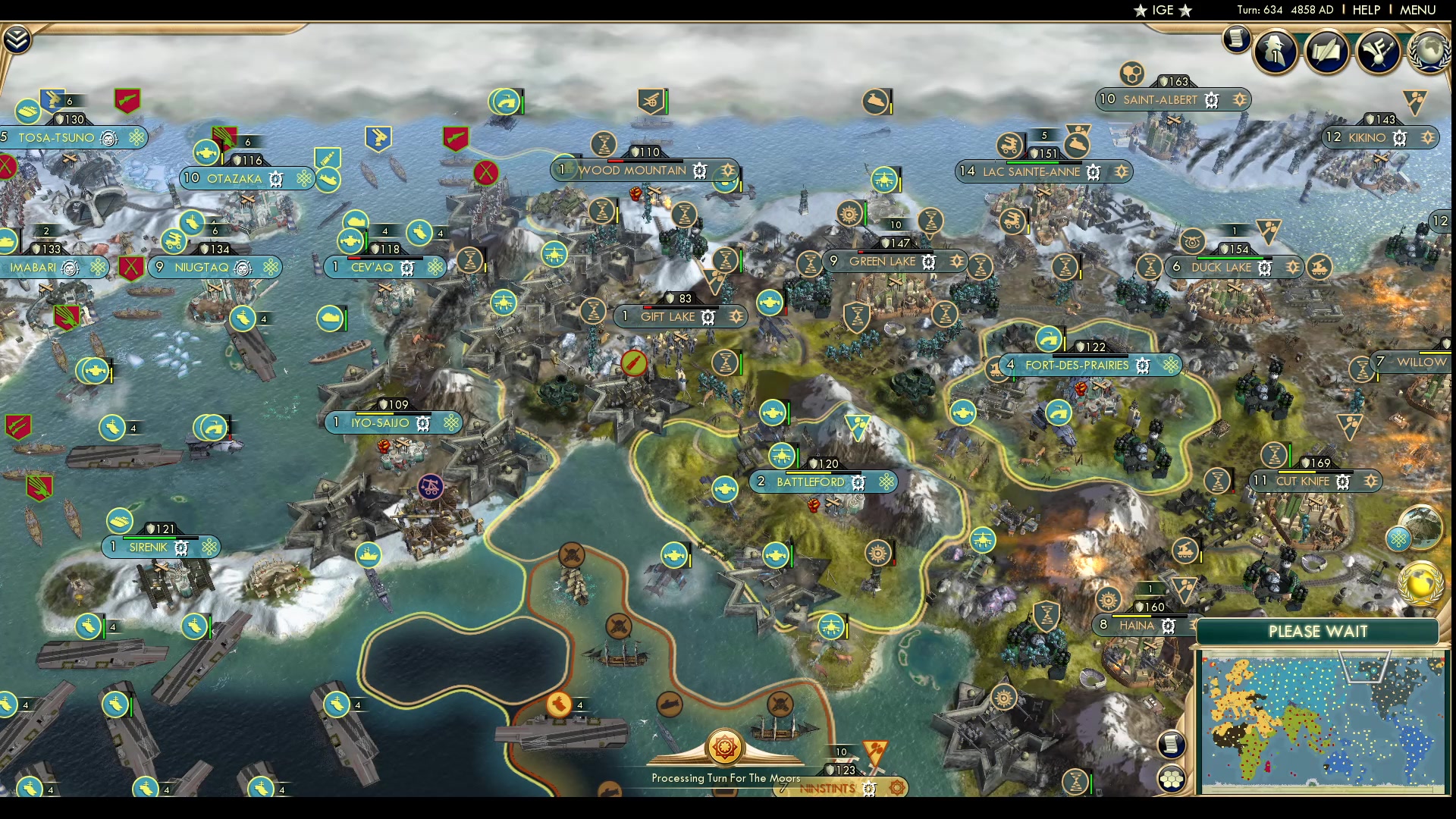This screenshot has height=819, width=1456.
Task: Click the starred IGE label at top center
Action: pos(1160,11)
